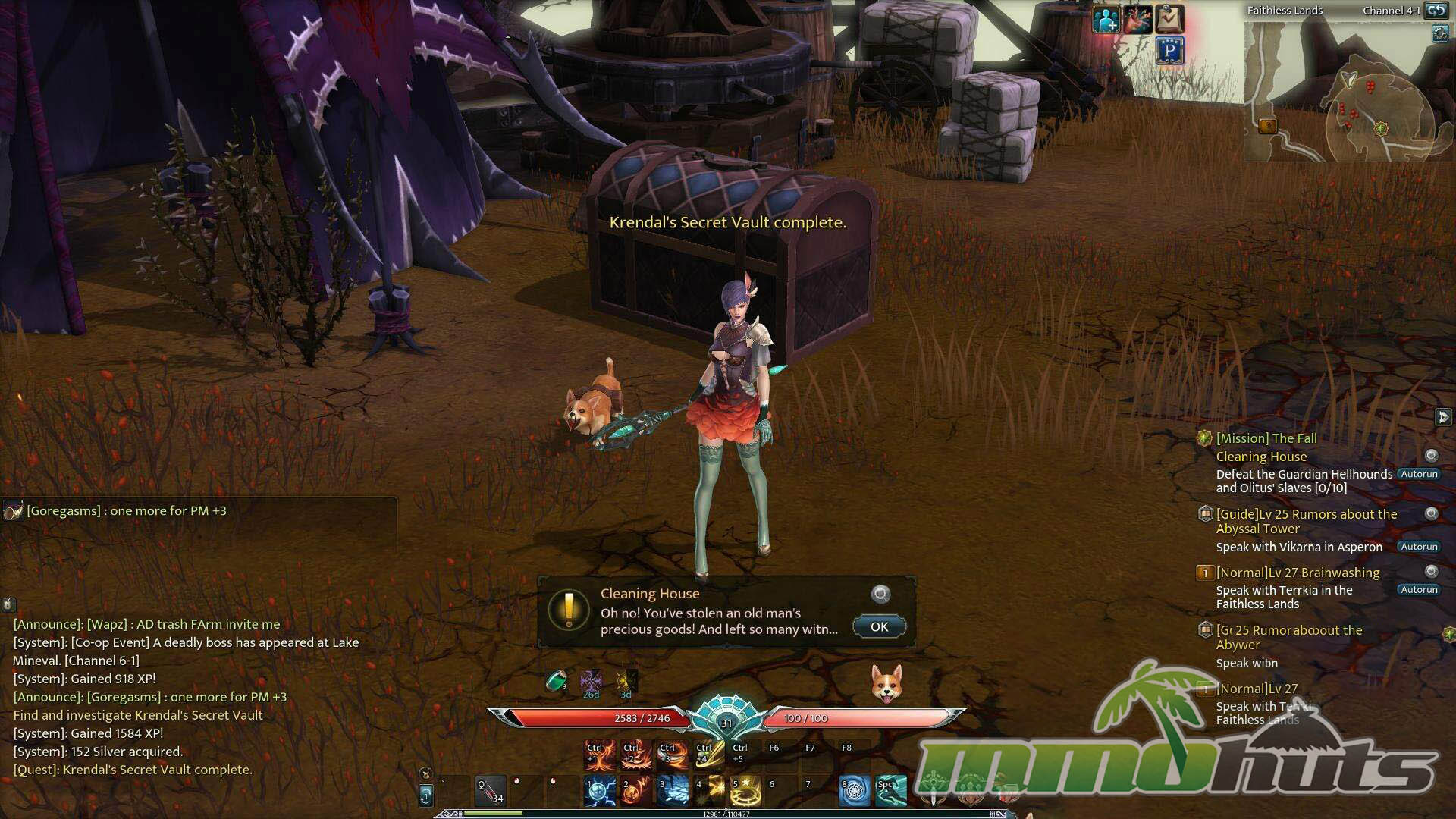Screen dimensions: 1456x819
Task: Cast the fireball skill in slot 2
Action: coord(636,790)
